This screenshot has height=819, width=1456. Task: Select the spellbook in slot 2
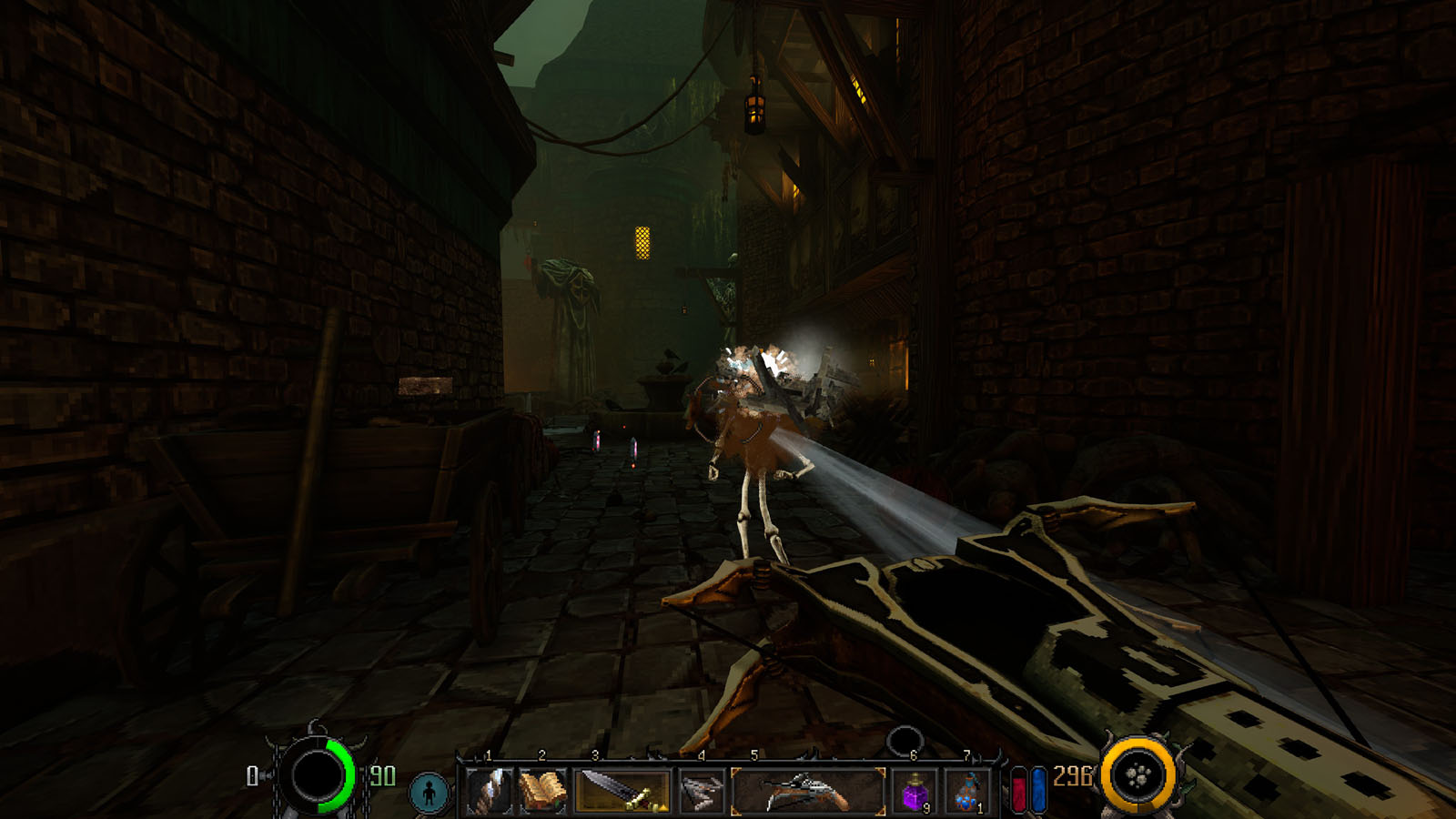(543, 790)
